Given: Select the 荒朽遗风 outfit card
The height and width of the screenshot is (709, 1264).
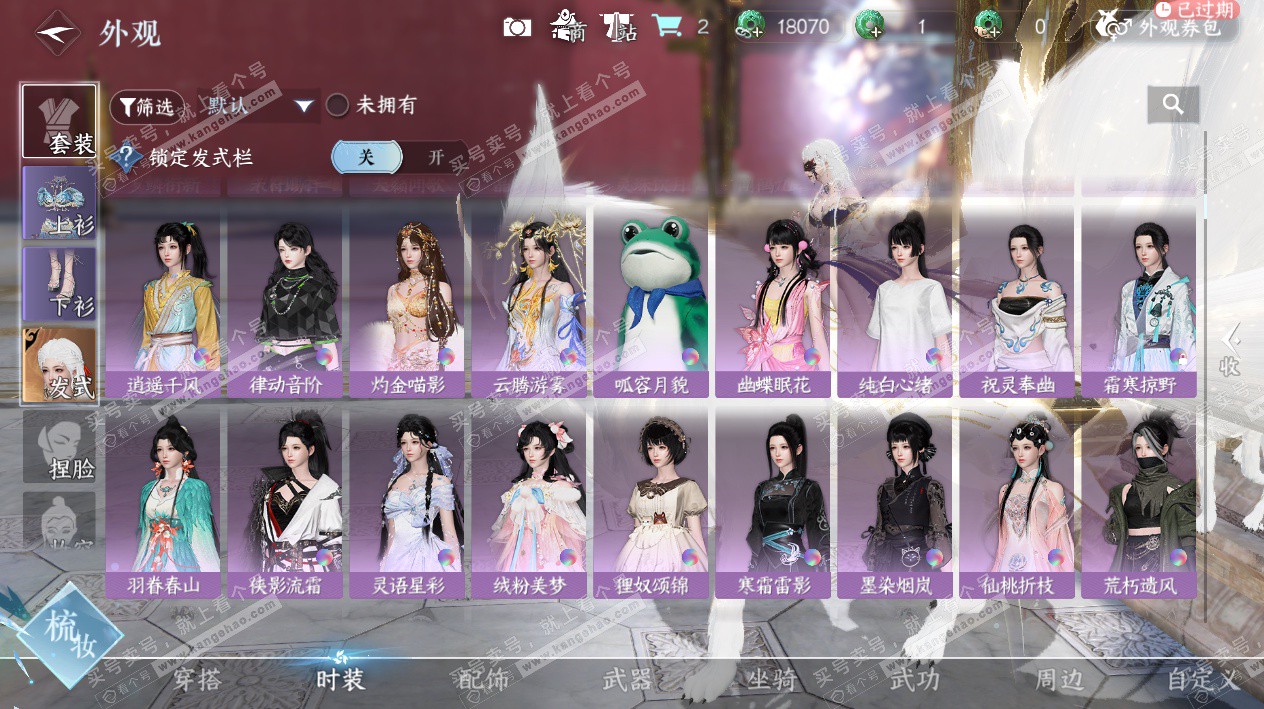Looking at the screenshot, I should point(1138,502).
